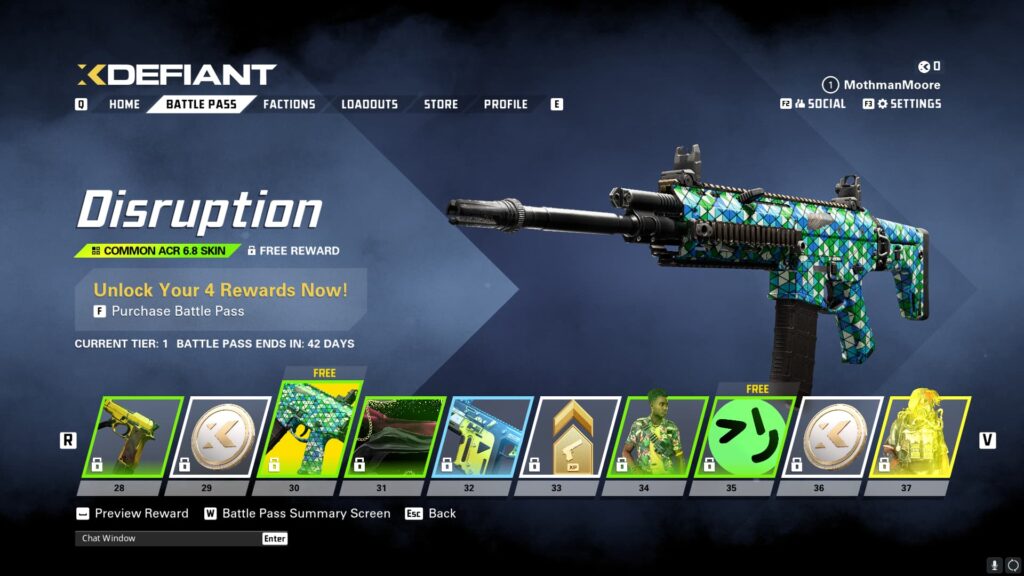Click the MothmanMoore player name

point(892,85)
